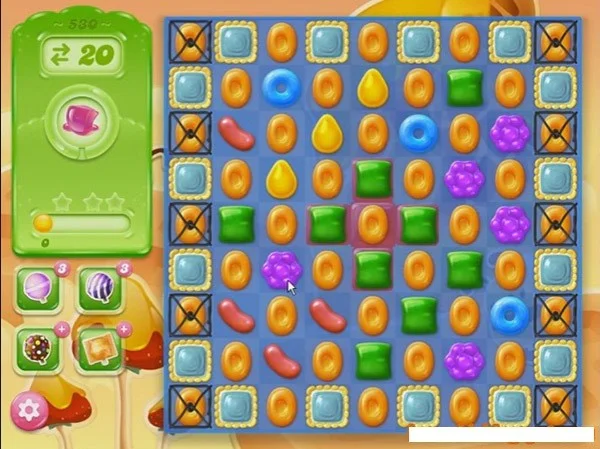Activate the striped lollipop booster

pyautogui.click(x=99, y=291)
